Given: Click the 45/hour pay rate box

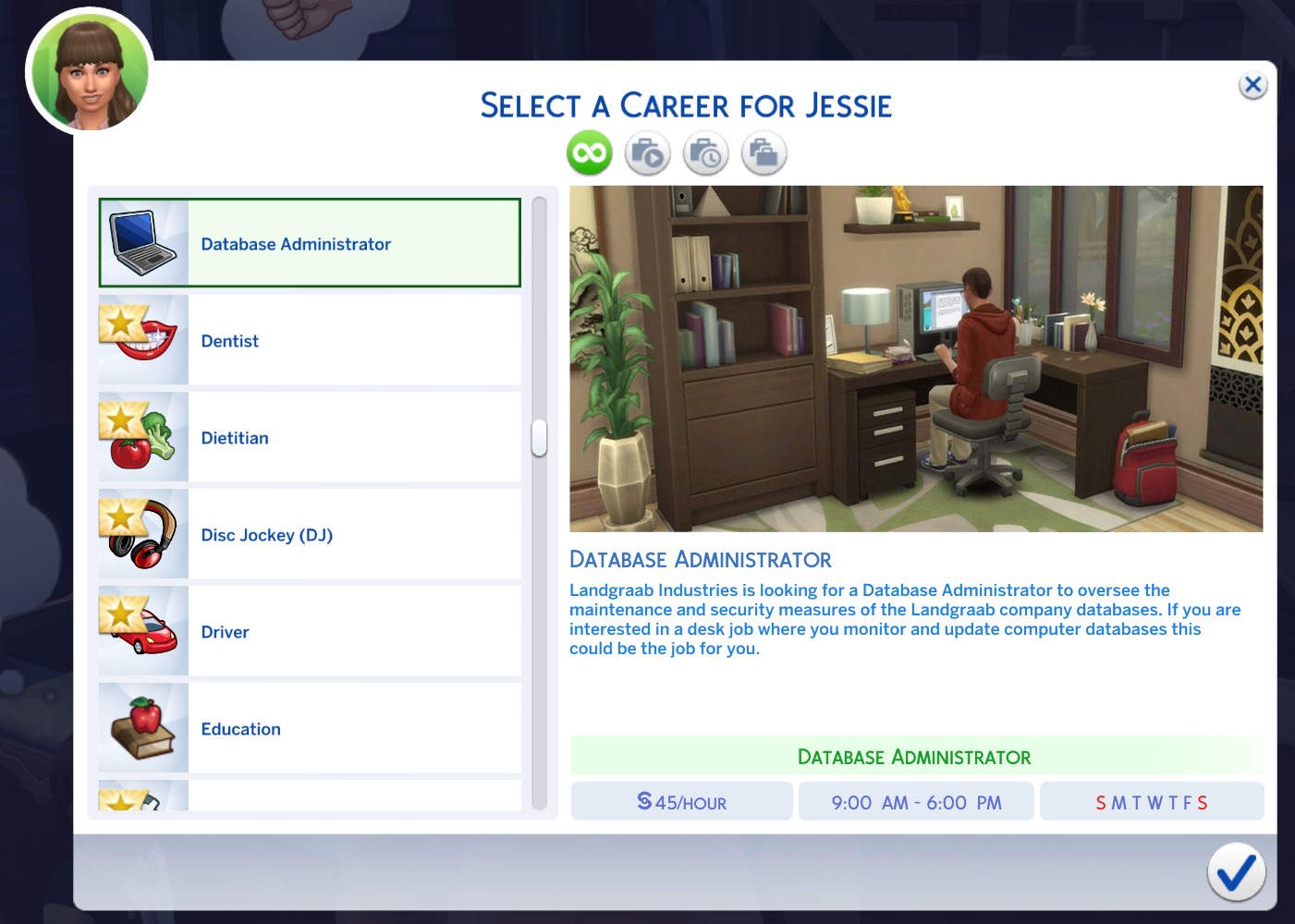Looking at the screenshot, I should tap(681, 800).
